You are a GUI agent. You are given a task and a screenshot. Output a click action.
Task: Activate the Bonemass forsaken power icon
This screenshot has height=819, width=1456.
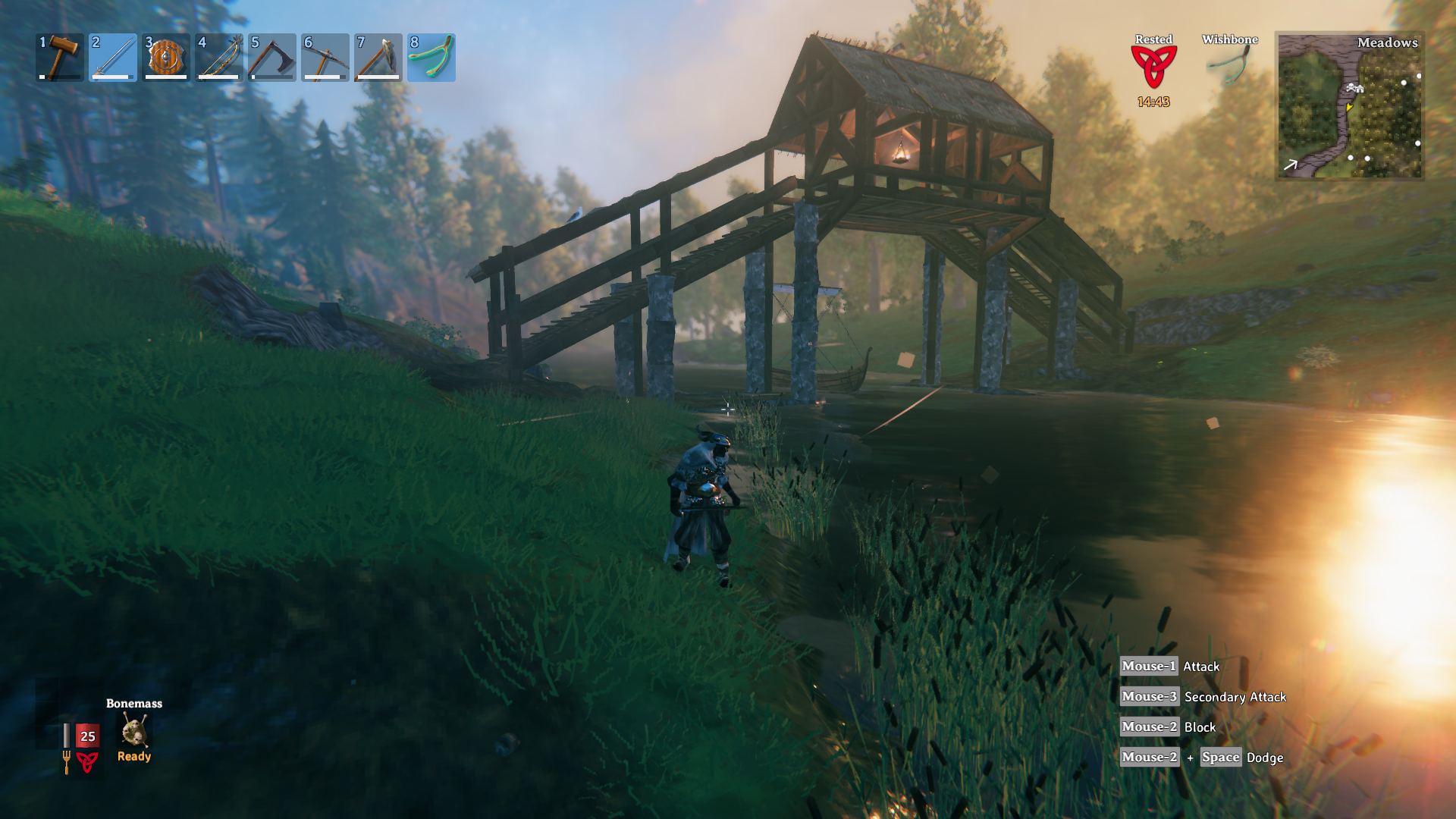click(x=134, y=731)
